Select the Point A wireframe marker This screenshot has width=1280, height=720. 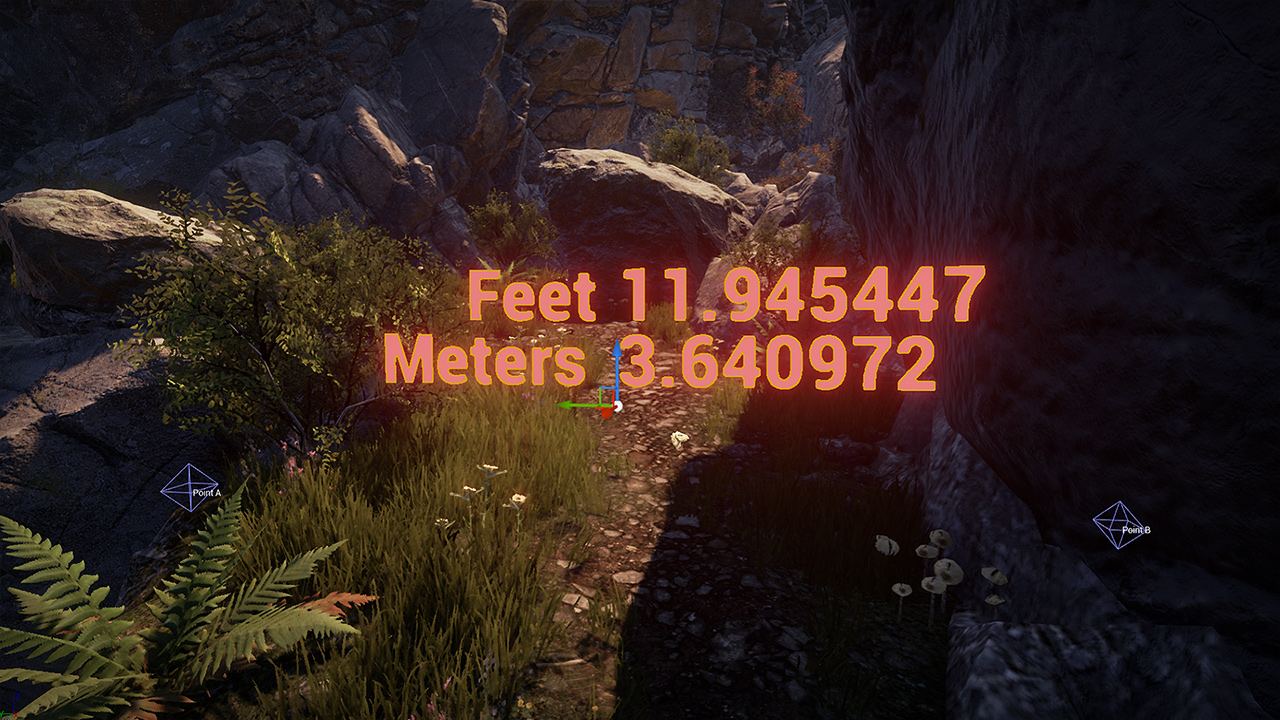click(189, 488)
